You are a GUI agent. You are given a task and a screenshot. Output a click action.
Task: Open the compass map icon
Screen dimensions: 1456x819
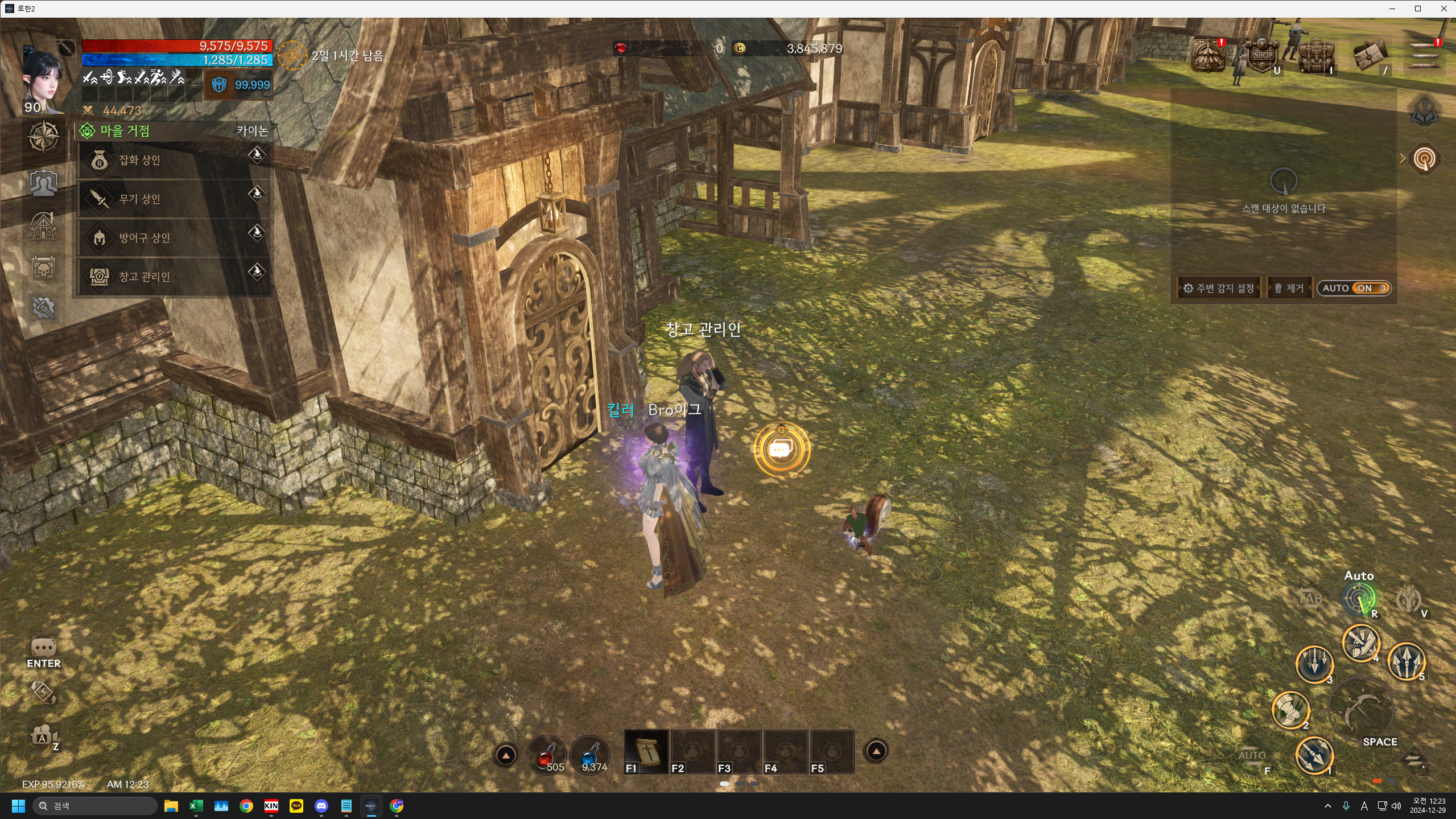(43, 137)
